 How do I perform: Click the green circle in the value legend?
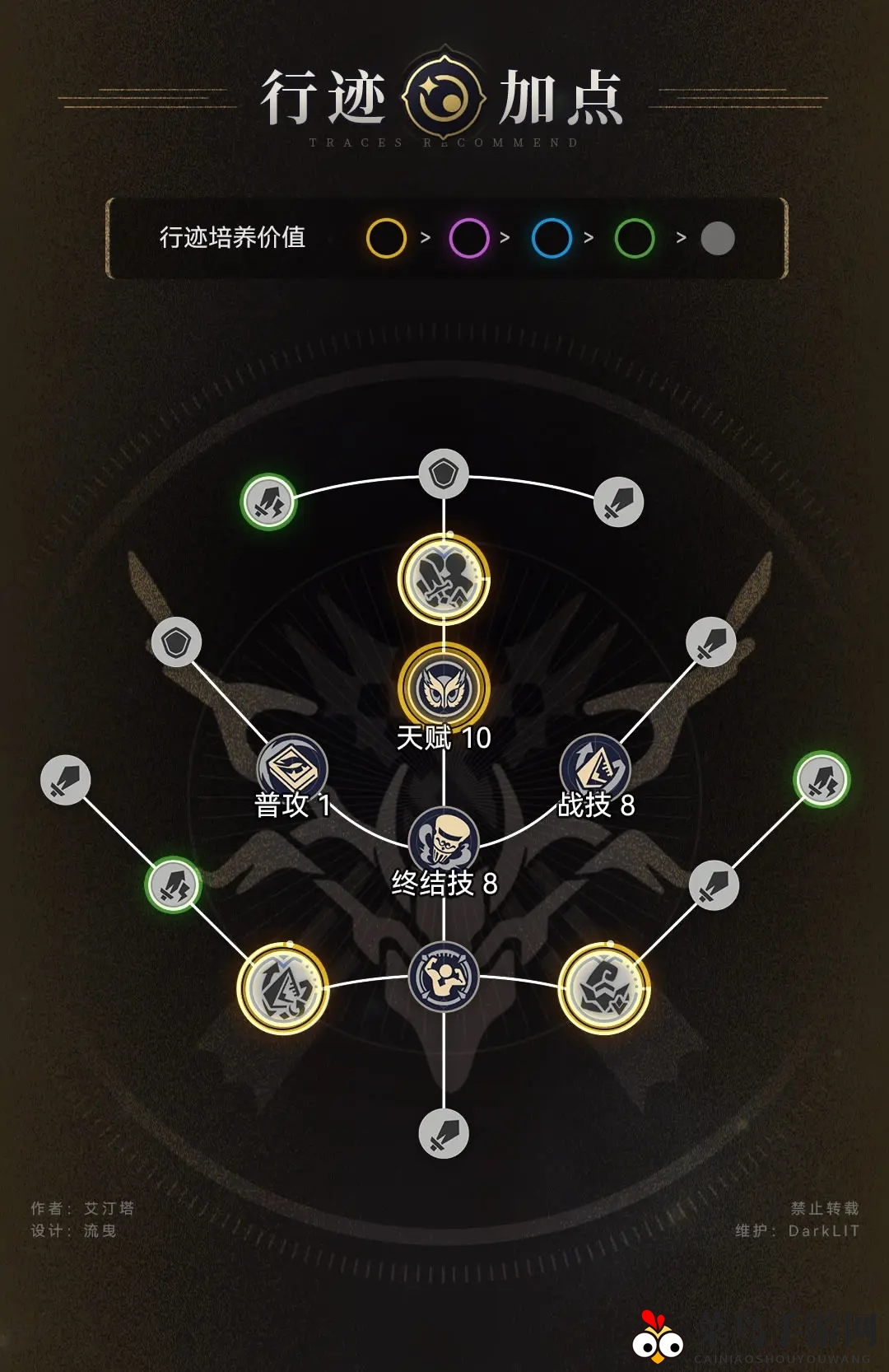[x=635, y=239]
